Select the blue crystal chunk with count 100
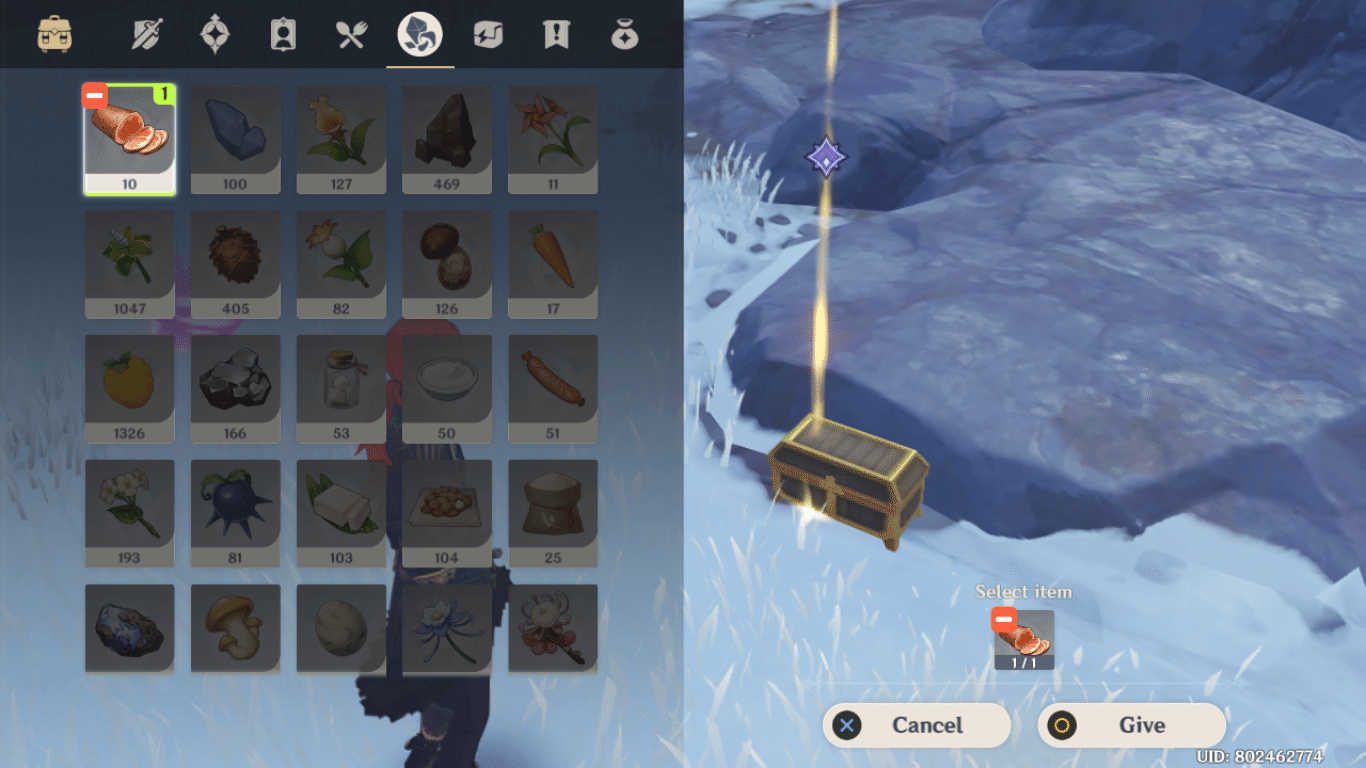Screen dimensions: 1366x768 [235, 139]
